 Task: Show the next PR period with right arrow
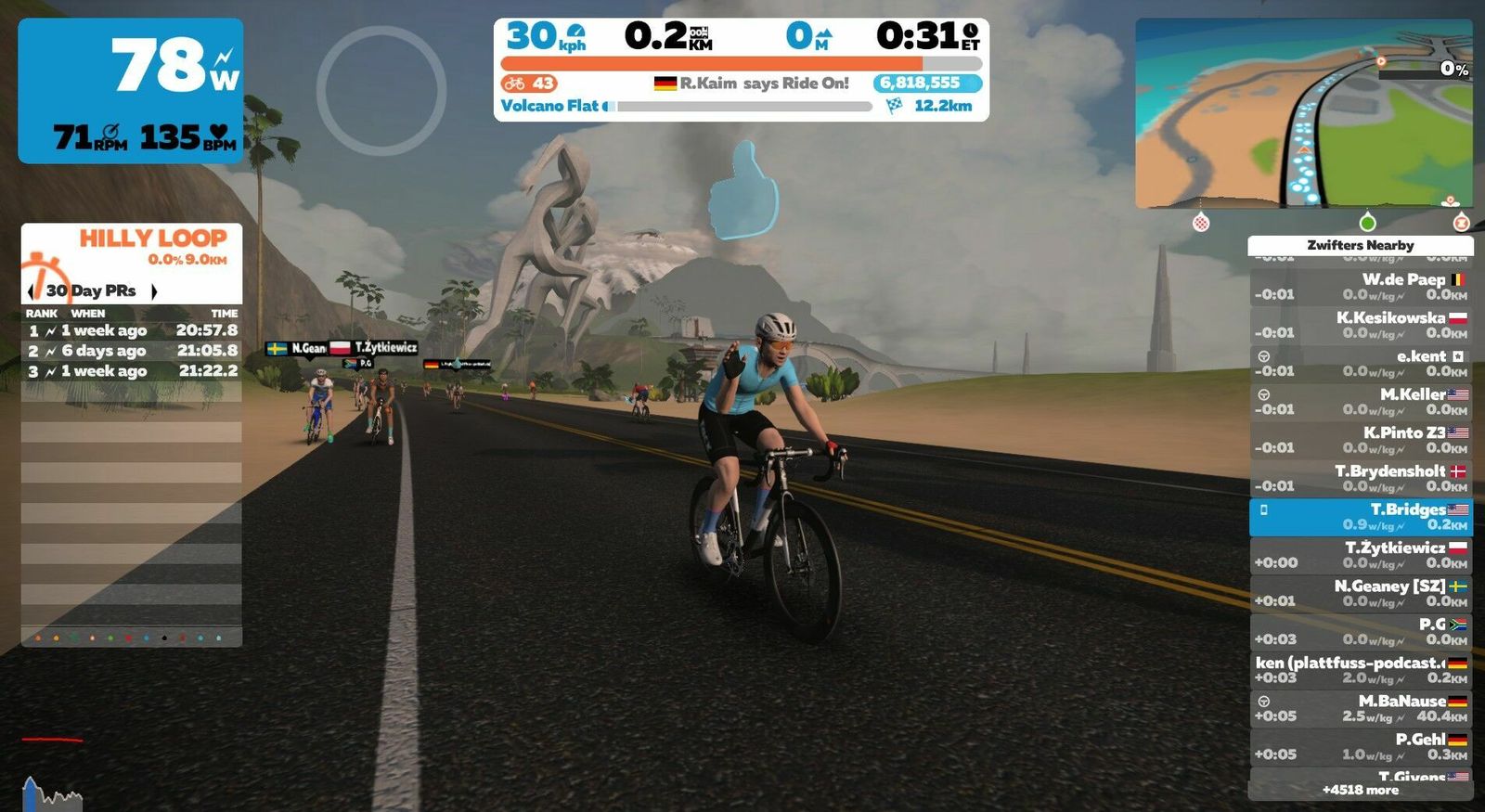154,291
